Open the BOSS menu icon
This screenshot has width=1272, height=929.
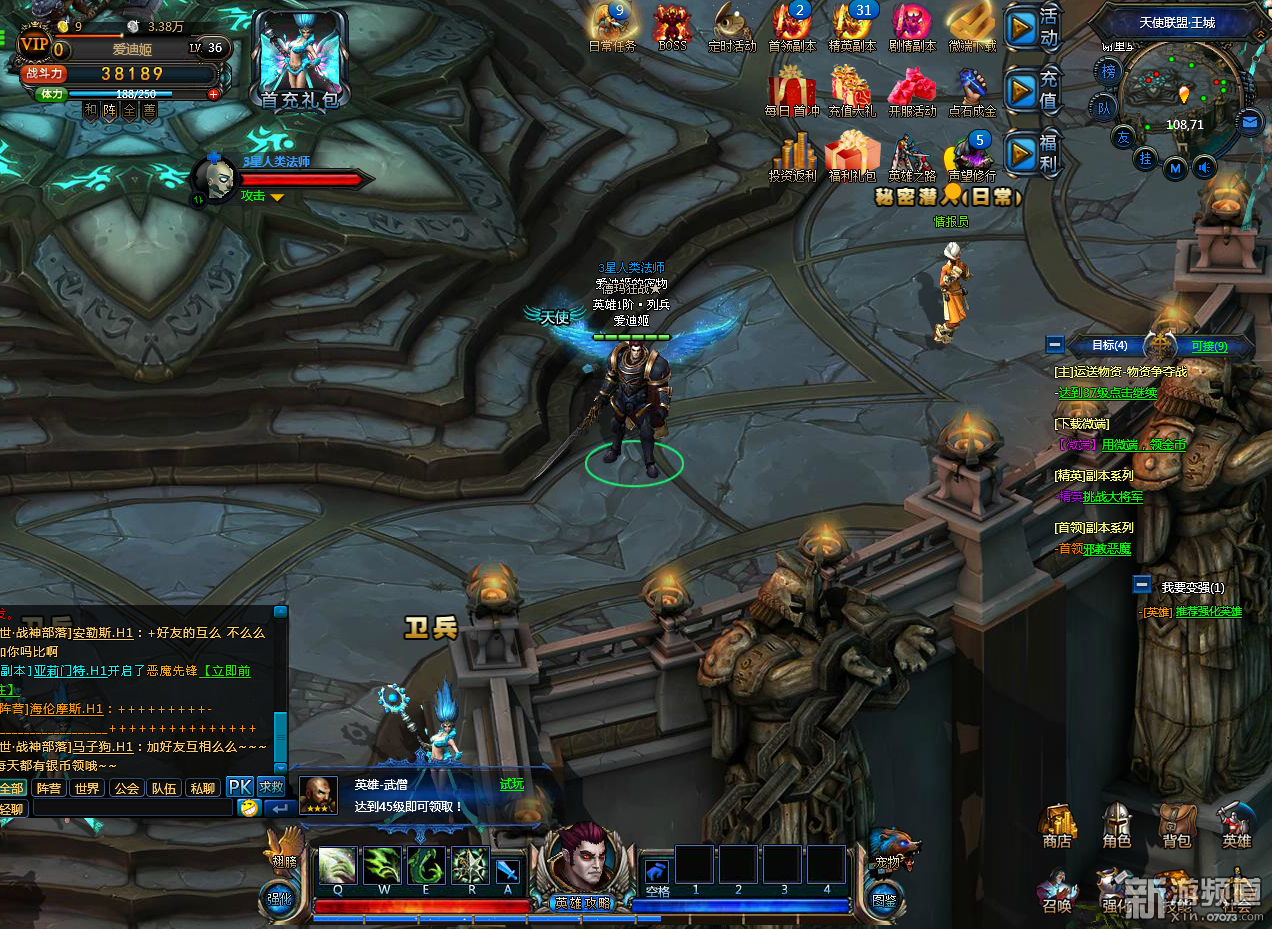point(673,26)
